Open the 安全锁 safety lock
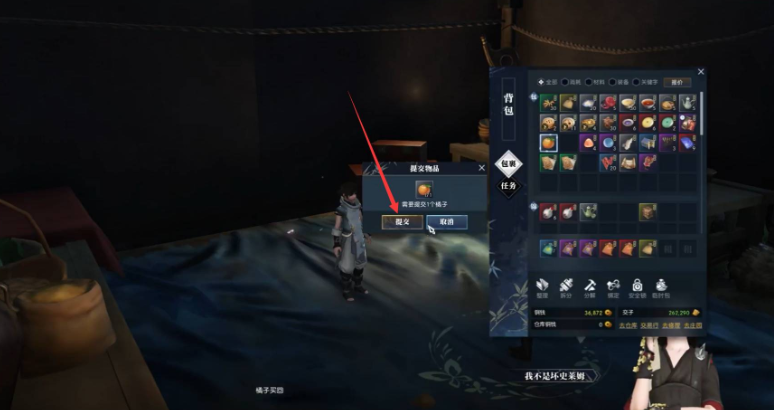The width and height of the screenshot is (774, 410). 636,287
